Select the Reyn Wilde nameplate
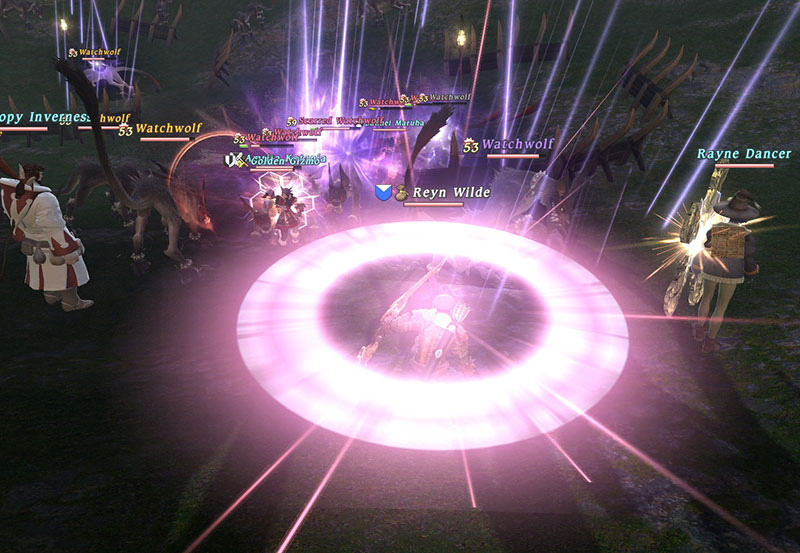Image resolution: width=800 pixels, height=553 pixels. pos(451,192)
